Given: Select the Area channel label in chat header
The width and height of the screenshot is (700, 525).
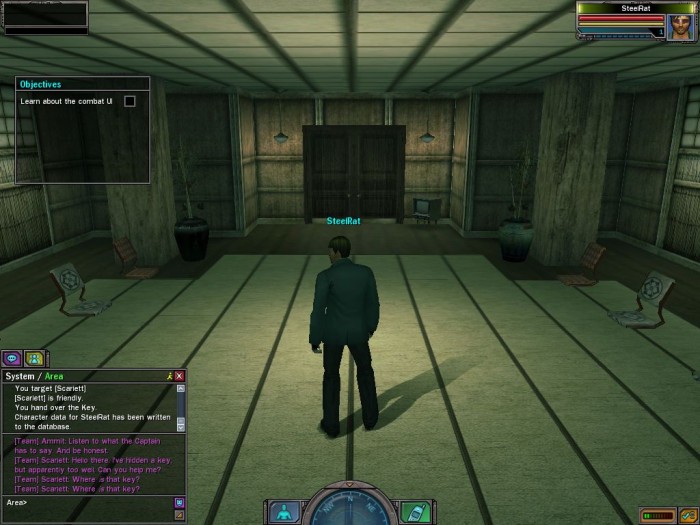Looking at the screenshot, I should click(53, 376).
